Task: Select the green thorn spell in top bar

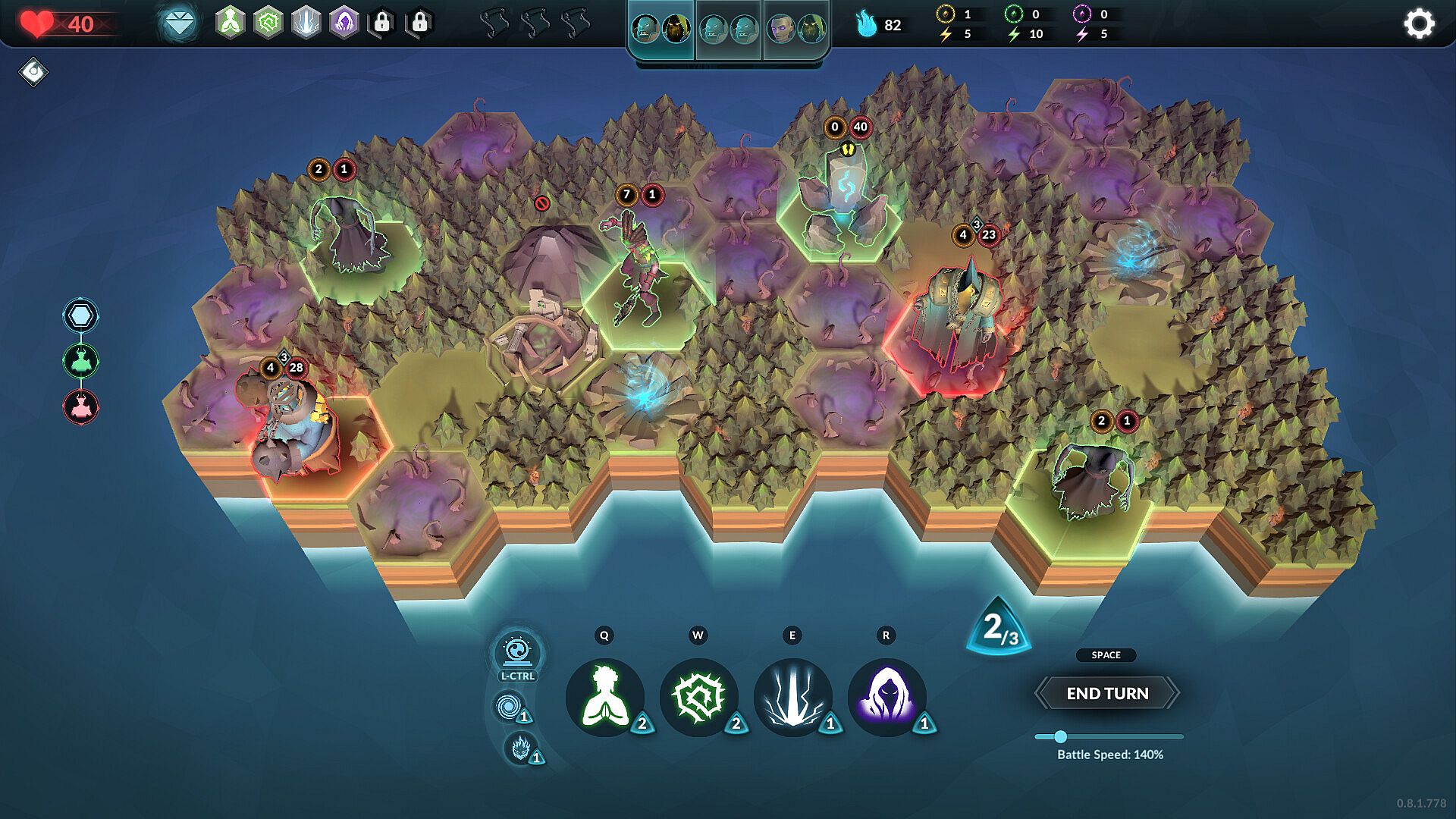Action: pos(268,24)
